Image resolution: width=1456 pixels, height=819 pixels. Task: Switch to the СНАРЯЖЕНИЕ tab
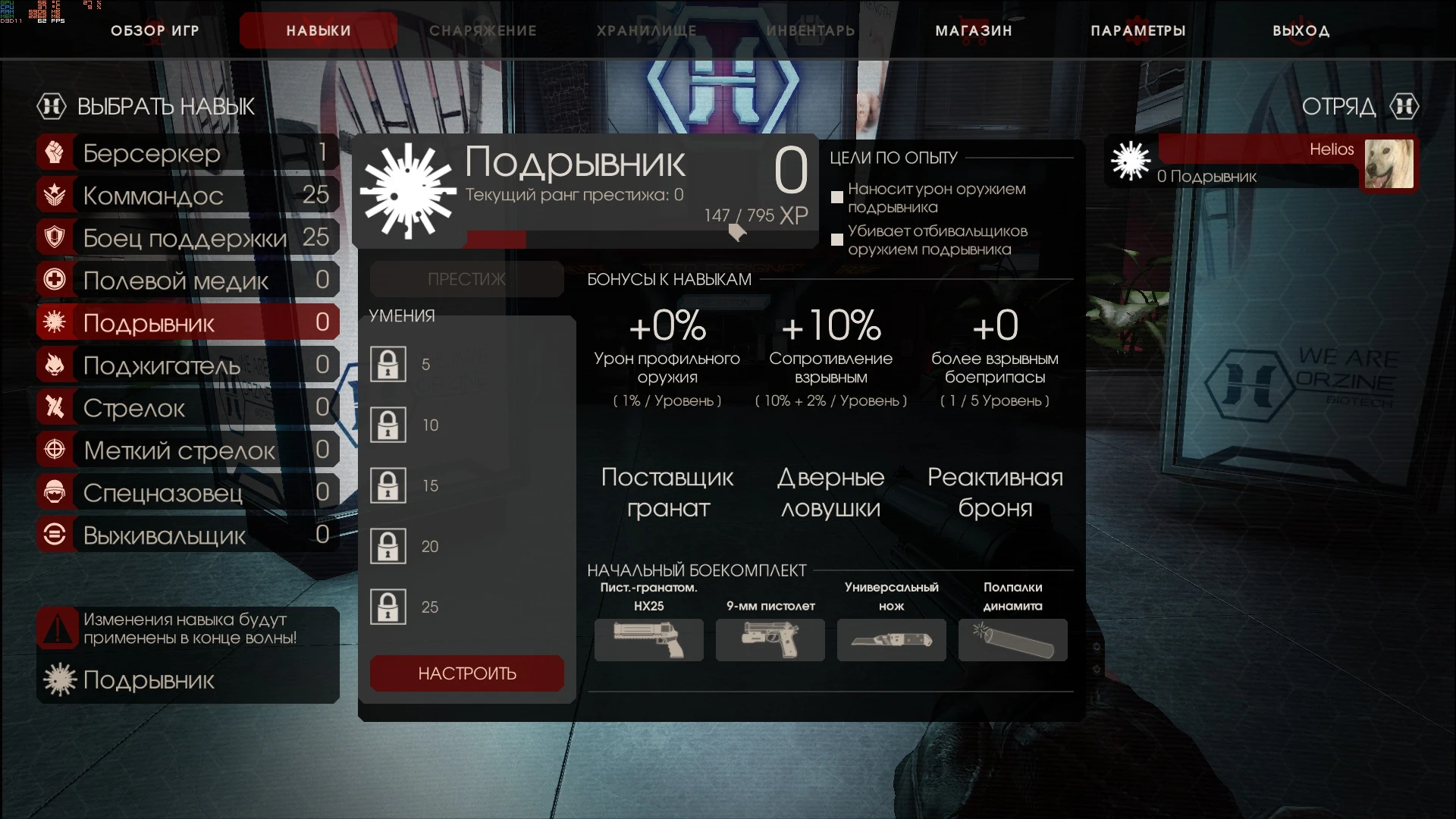click(483, 30)
